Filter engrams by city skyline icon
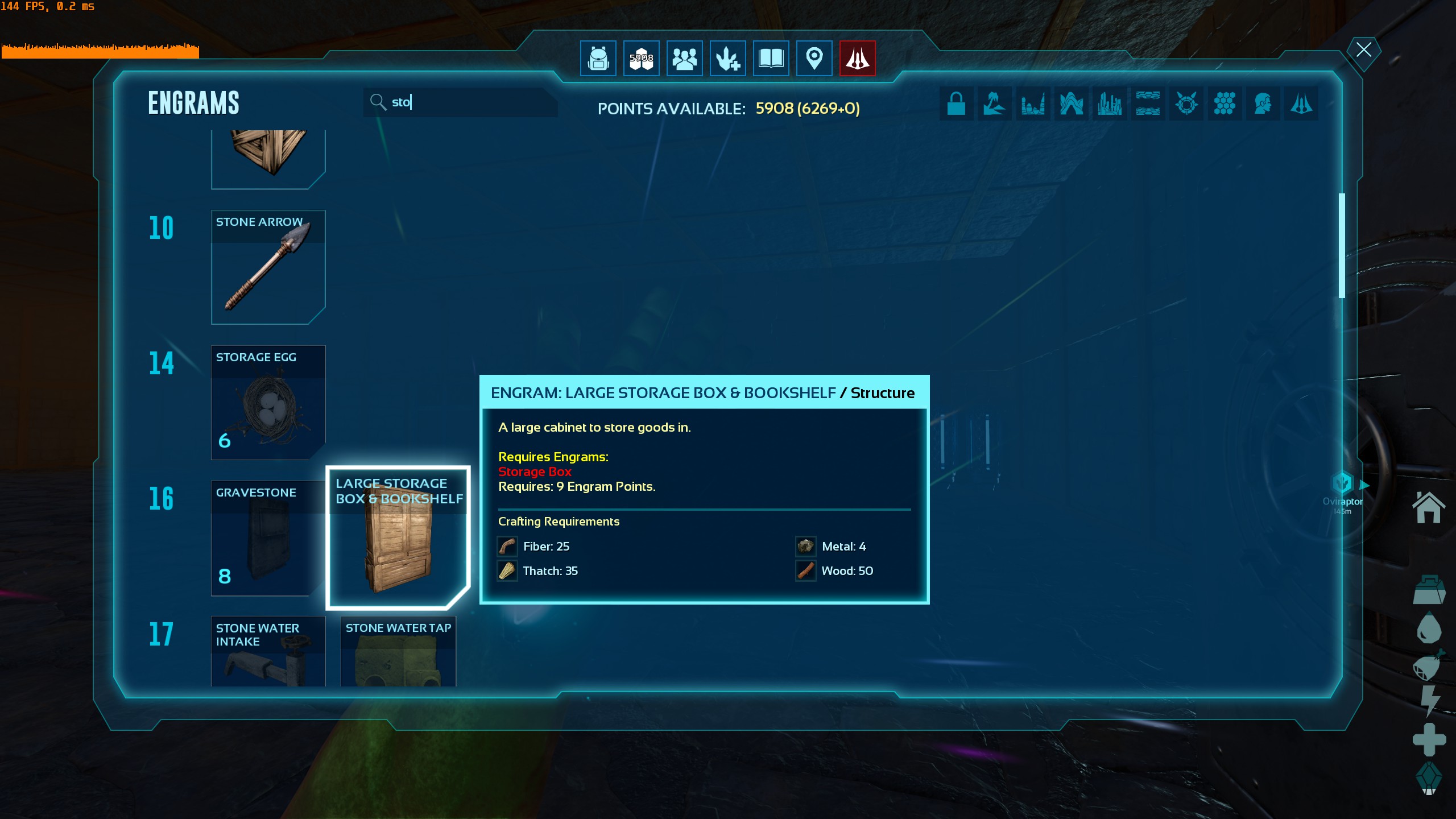Image resolution: width=1456 pixels, height=819 pixels. click(x=1109, y=104)
